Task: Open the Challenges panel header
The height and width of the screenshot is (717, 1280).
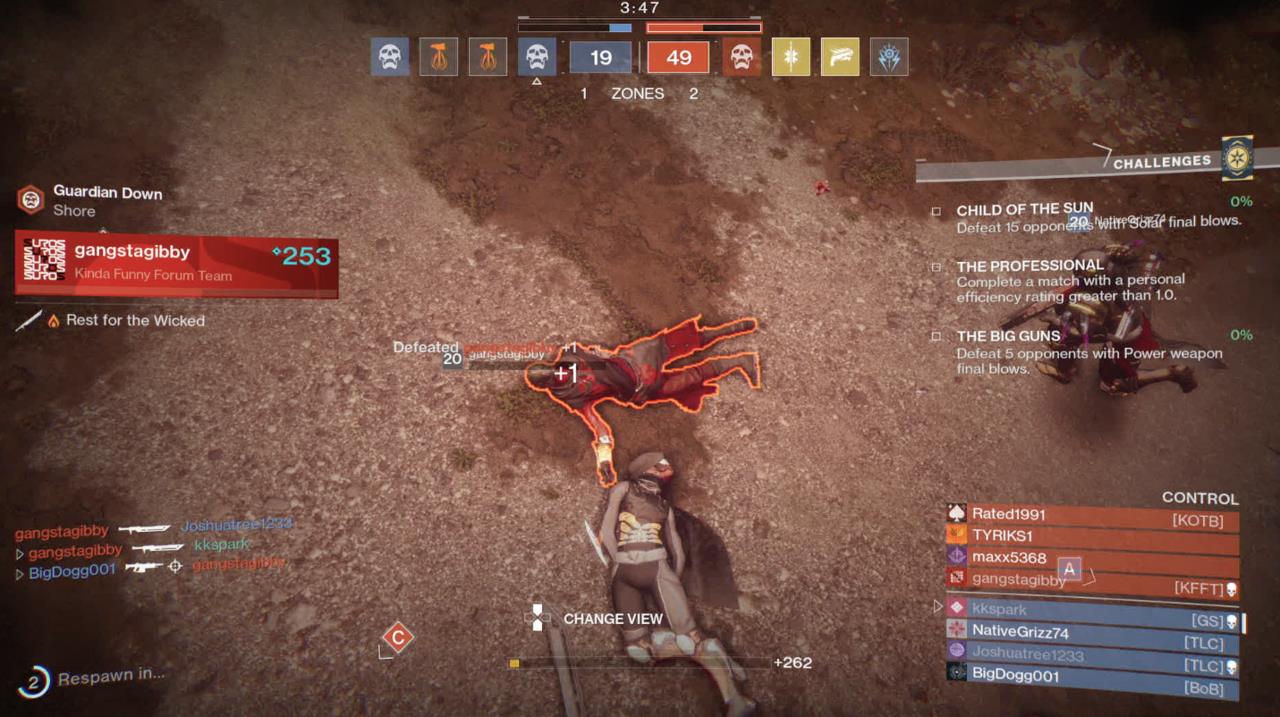Action: pyautogui.click(x=1161, y=162)
